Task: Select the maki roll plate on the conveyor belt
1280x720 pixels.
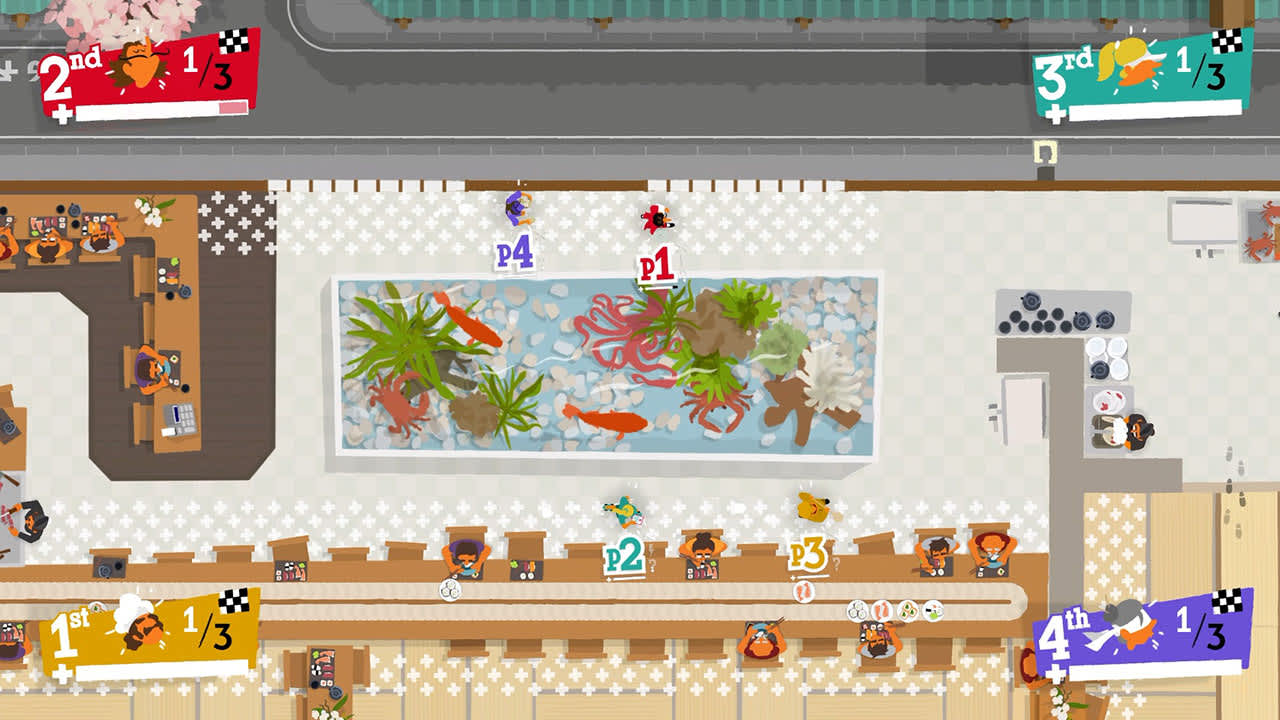Action: (859, 610)
